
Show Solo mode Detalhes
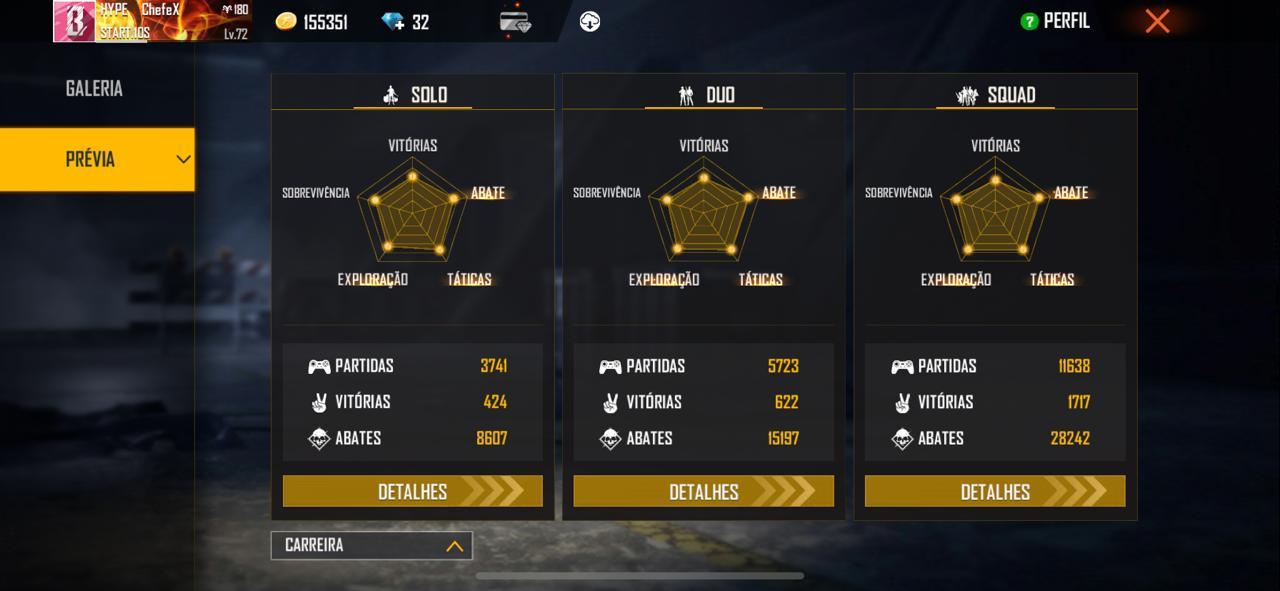(412, 491)
